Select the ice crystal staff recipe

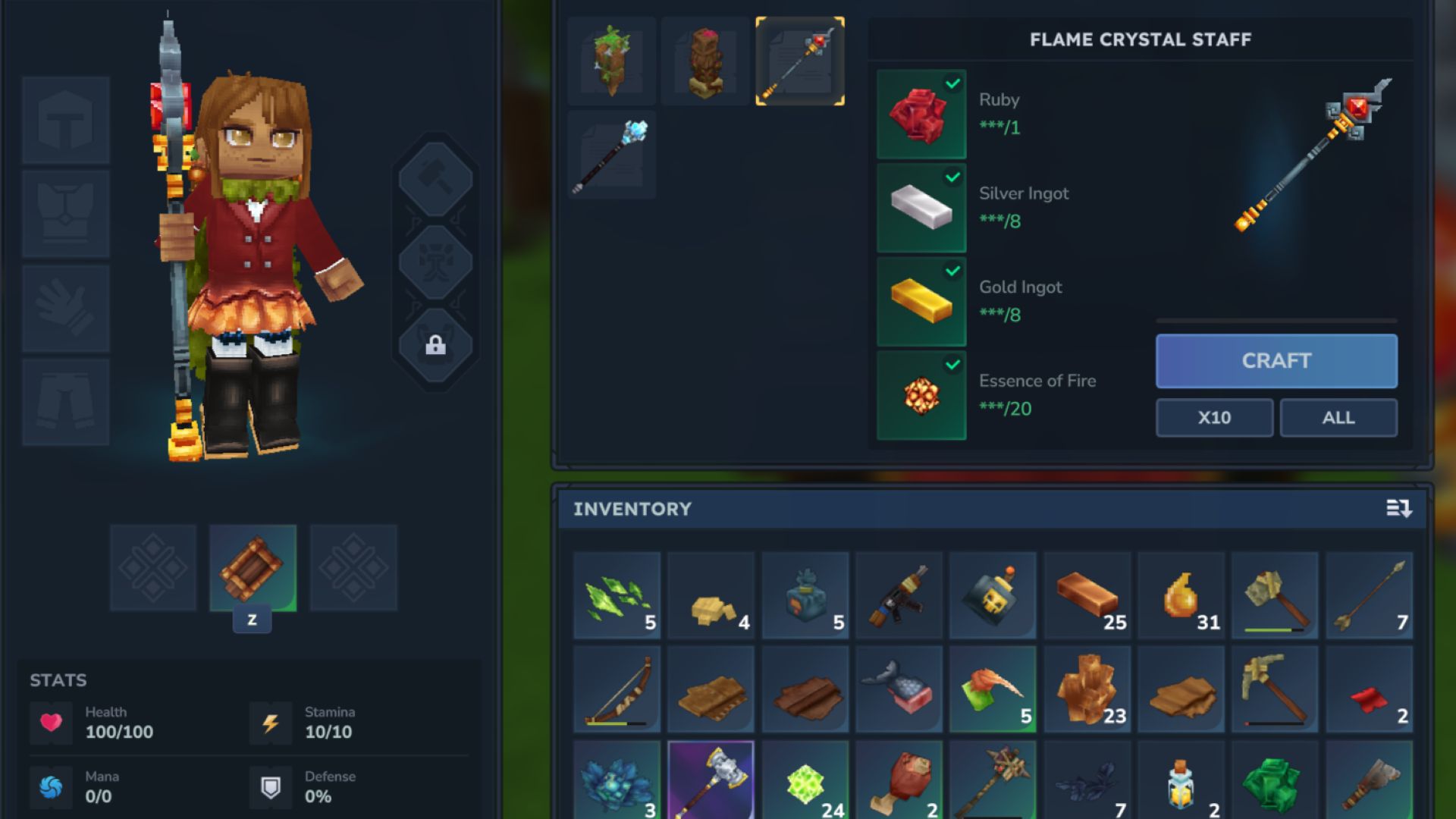click(x=612, y=155)
